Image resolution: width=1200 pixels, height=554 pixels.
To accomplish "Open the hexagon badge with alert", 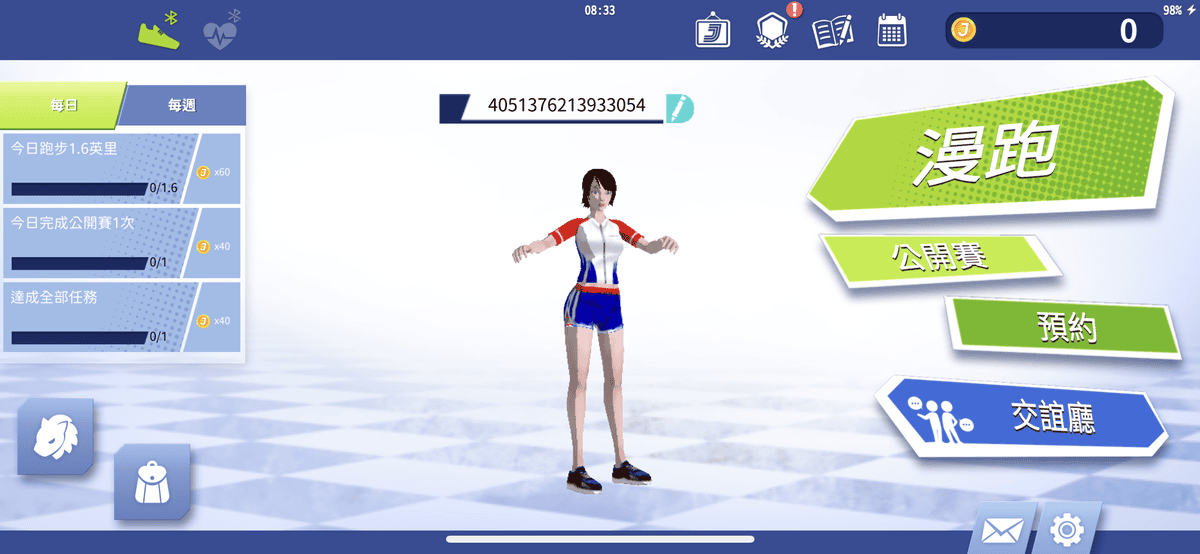I will 773,31.
